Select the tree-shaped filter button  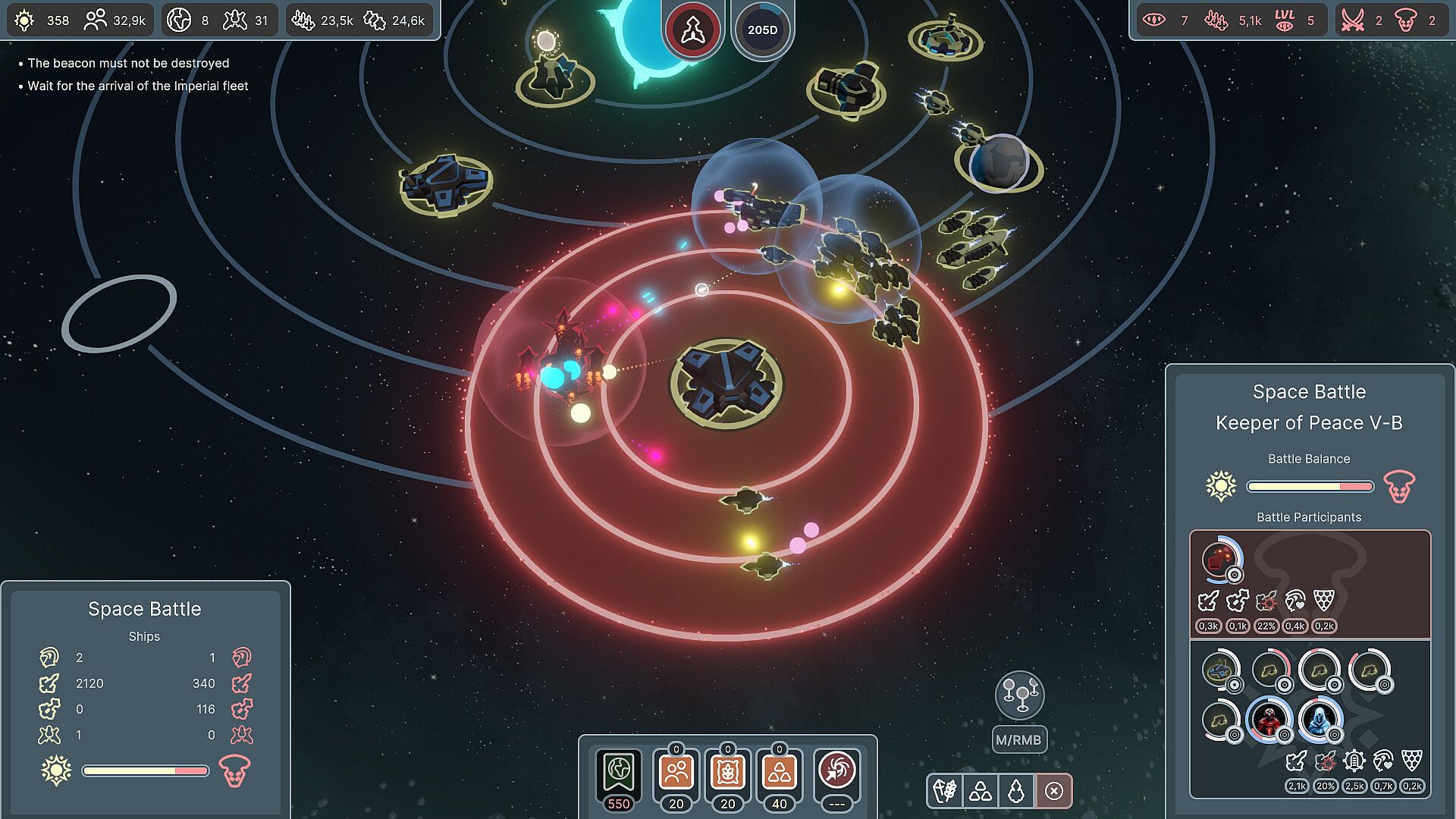click(1016, 792)
